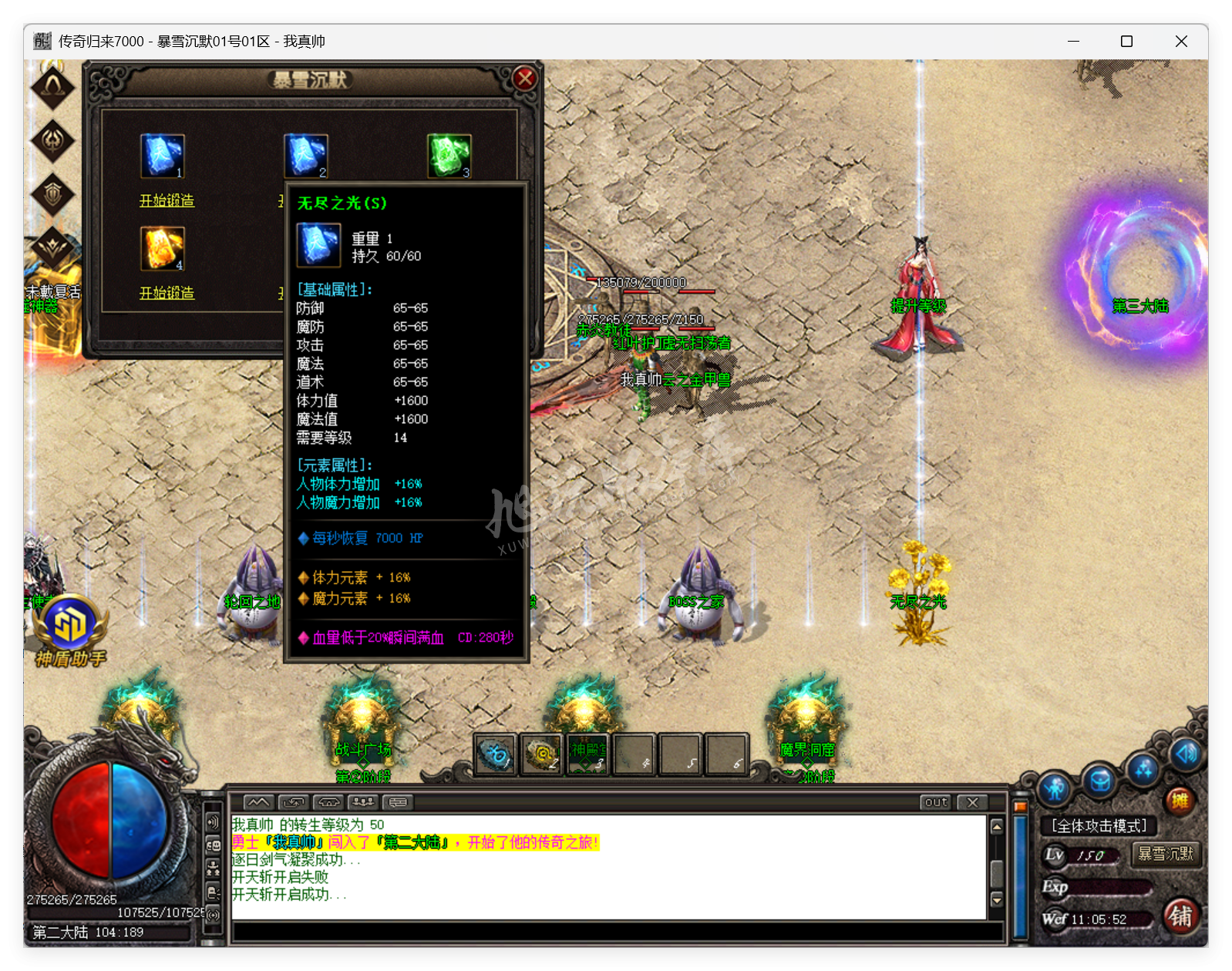Toggle the red 摊 stall button

[1180, 801]
